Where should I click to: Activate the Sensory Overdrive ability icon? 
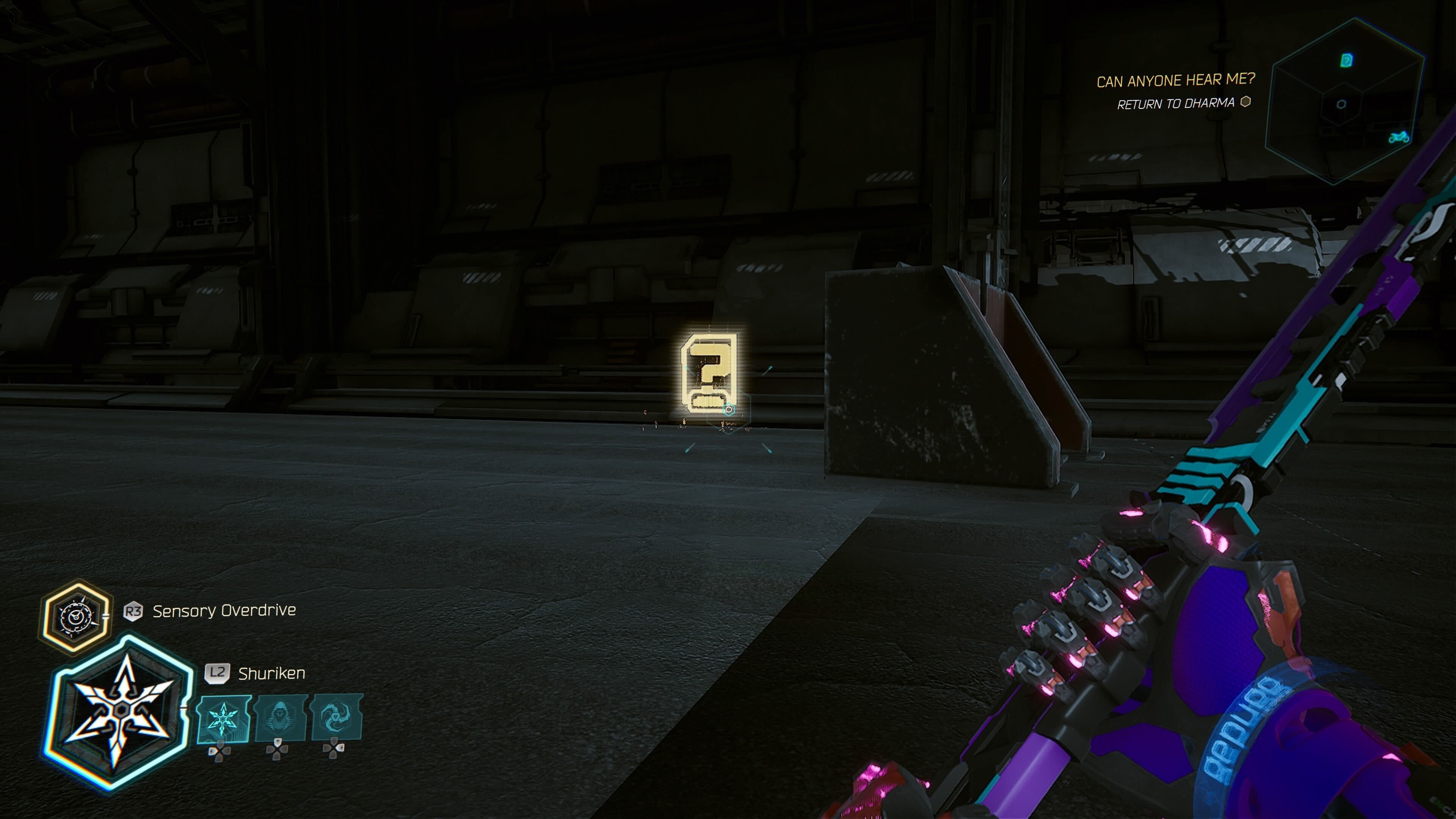(76, 618)
